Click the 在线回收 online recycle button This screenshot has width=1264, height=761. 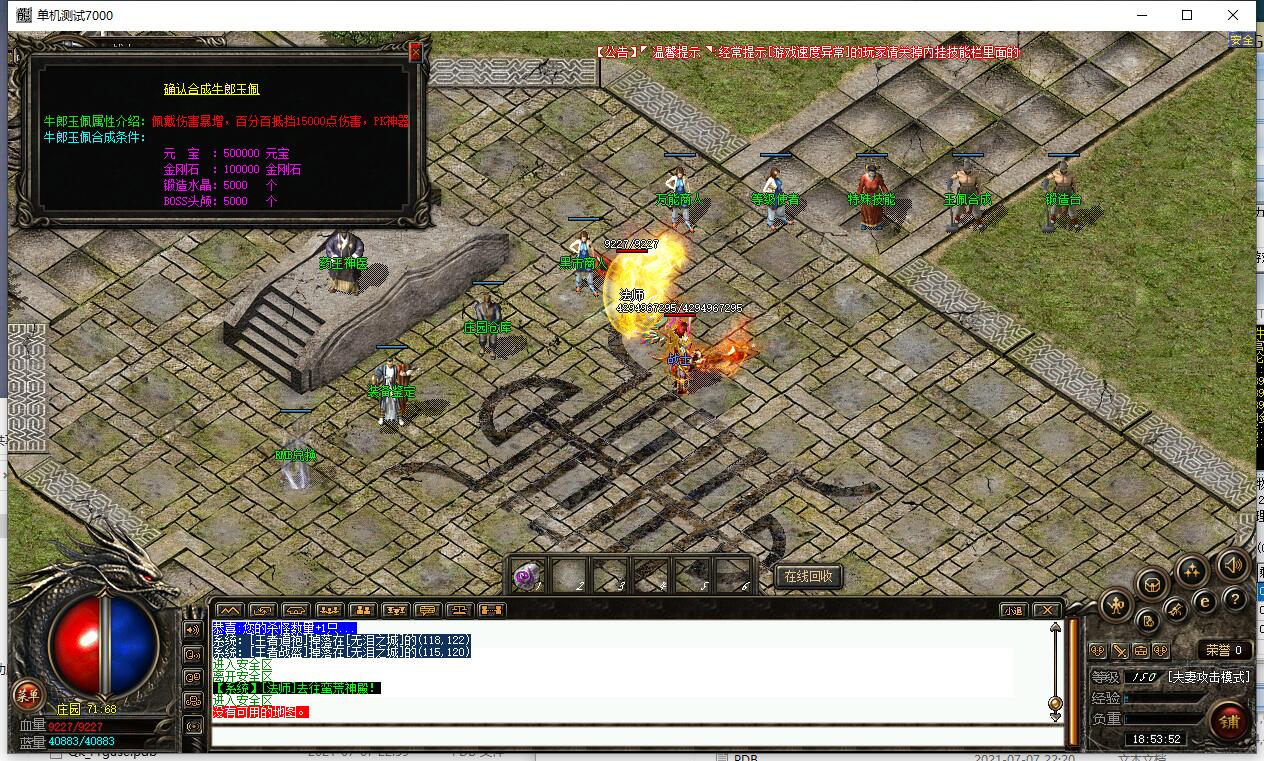tap(809, 576)
